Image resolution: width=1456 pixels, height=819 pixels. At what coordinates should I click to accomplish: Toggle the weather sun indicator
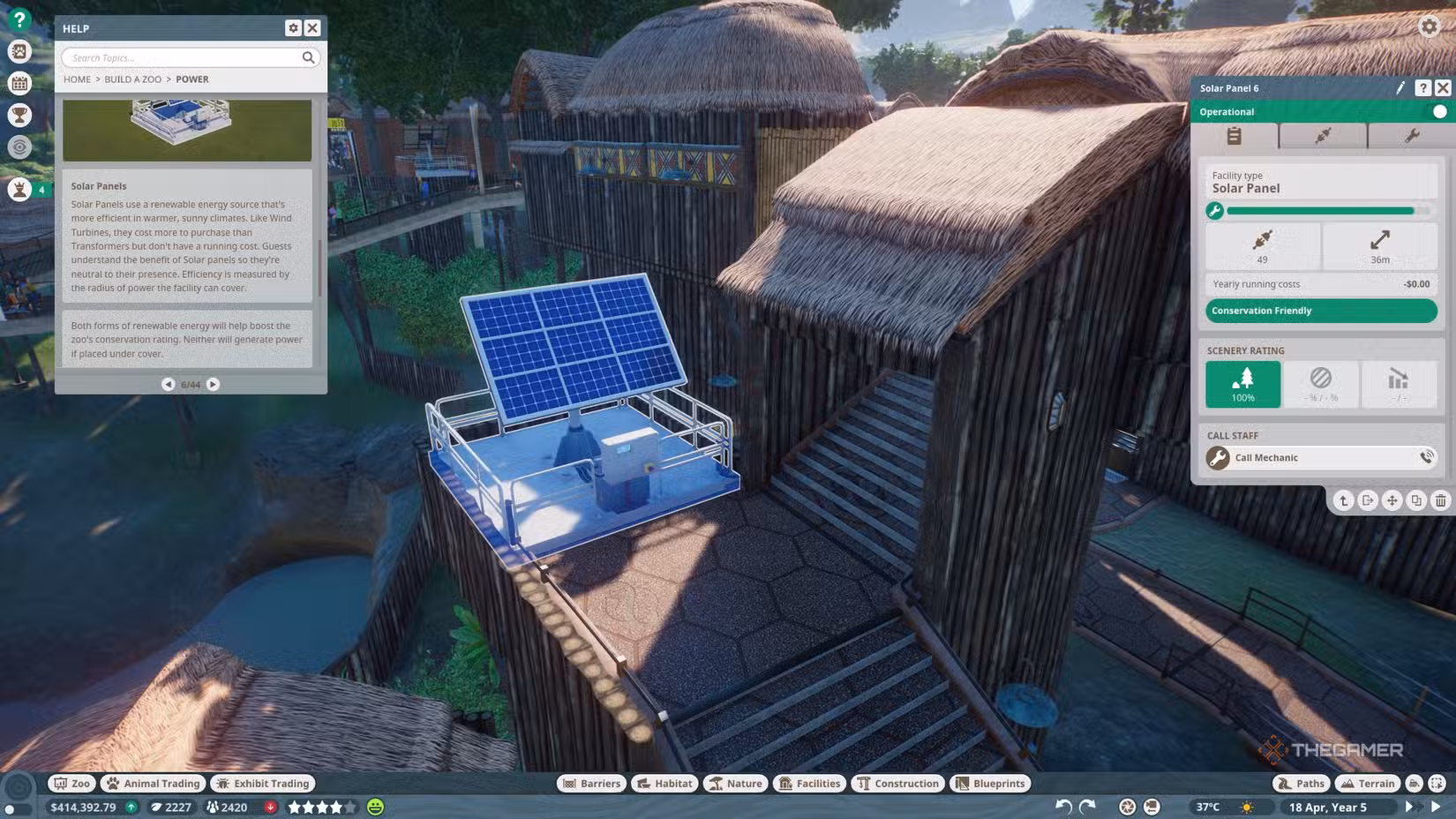[x=1246, y=807]
